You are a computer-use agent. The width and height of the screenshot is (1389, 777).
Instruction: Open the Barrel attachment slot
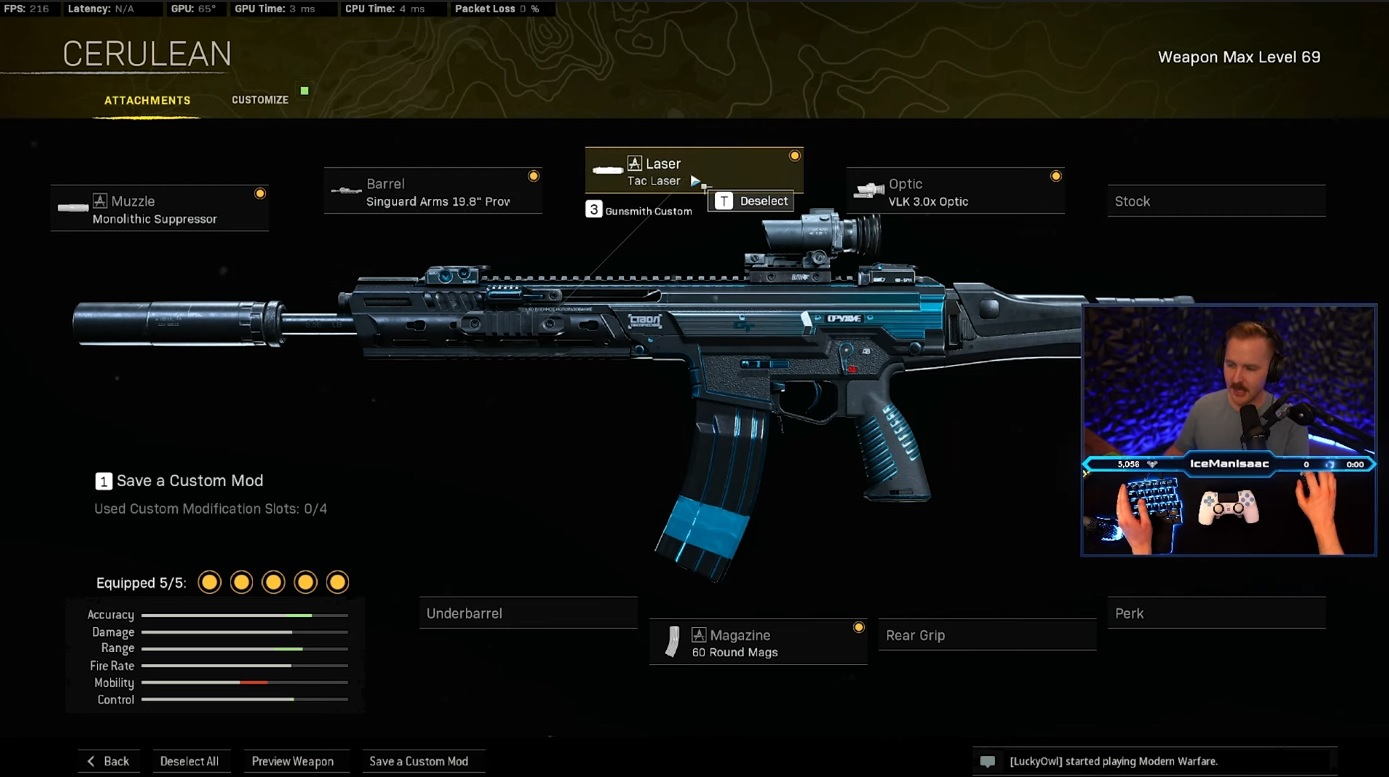(x=433, y=192)
